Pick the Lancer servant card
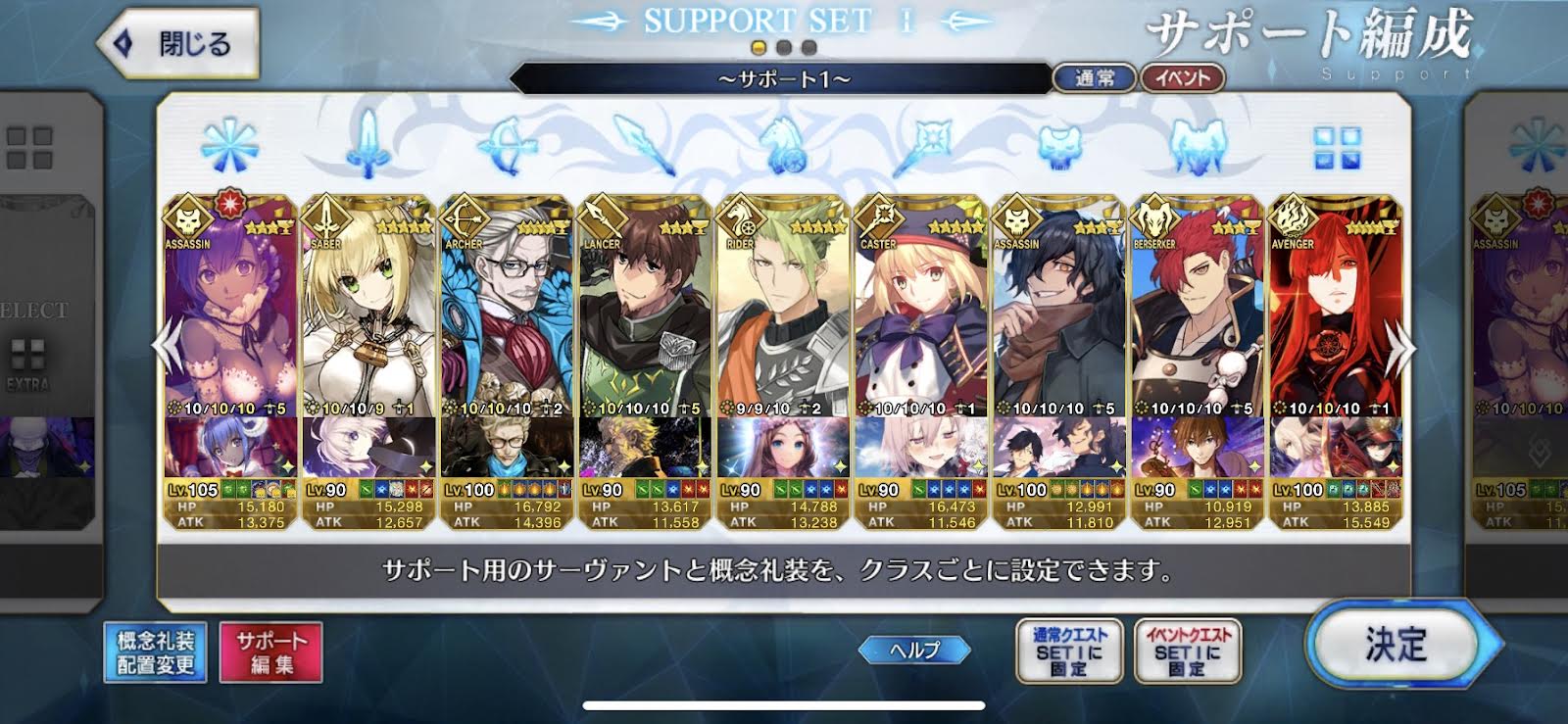The width and height of the screenshot is (1568, 724). click(644, 323)
